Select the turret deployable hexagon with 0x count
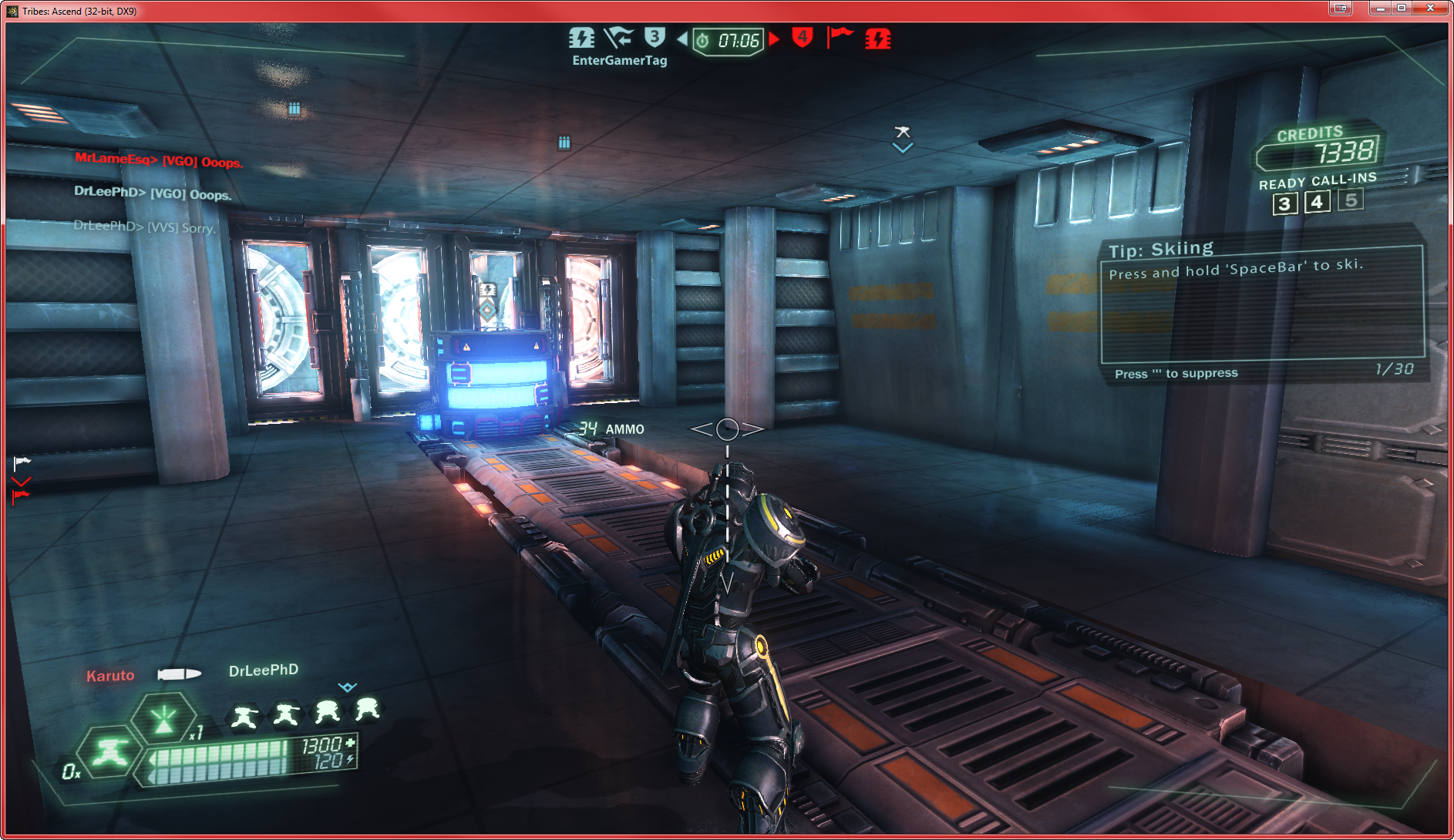1454x840 pixels. [109, 752]
